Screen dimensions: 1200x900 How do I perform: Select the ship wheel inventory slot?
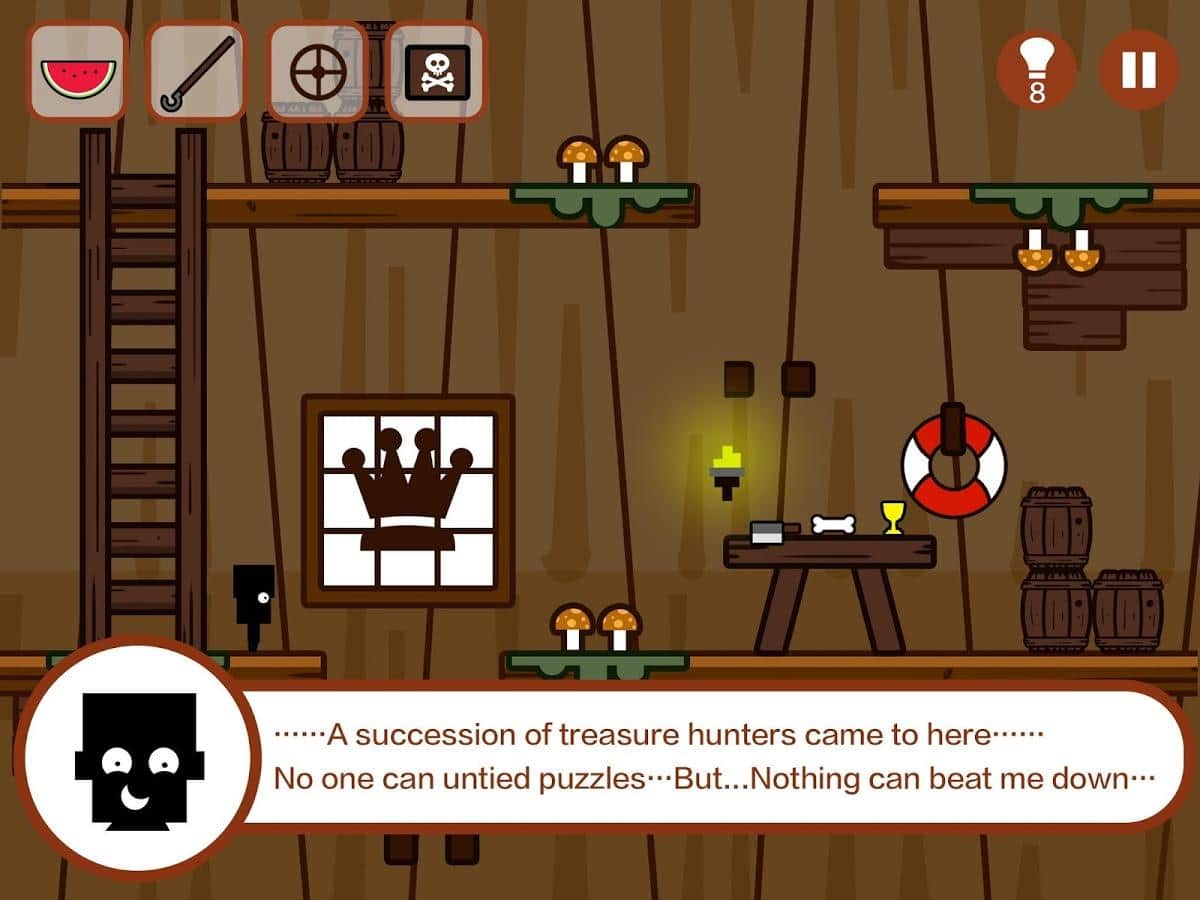click(317, 72)
